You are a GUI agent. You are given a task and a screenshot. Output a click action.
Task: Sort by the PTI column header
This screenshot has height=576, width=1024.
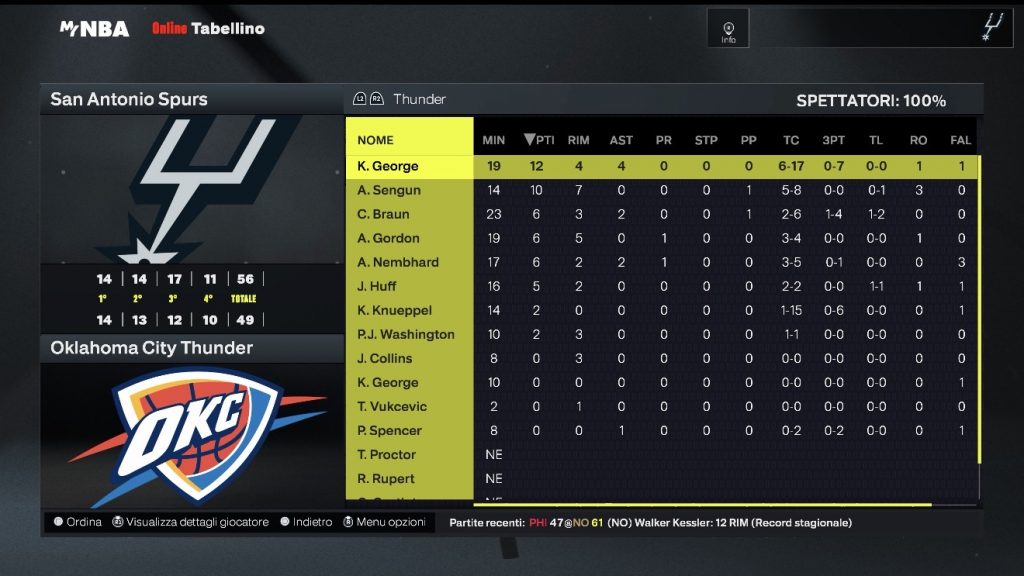pyautogui.click(x=538, y=140)
